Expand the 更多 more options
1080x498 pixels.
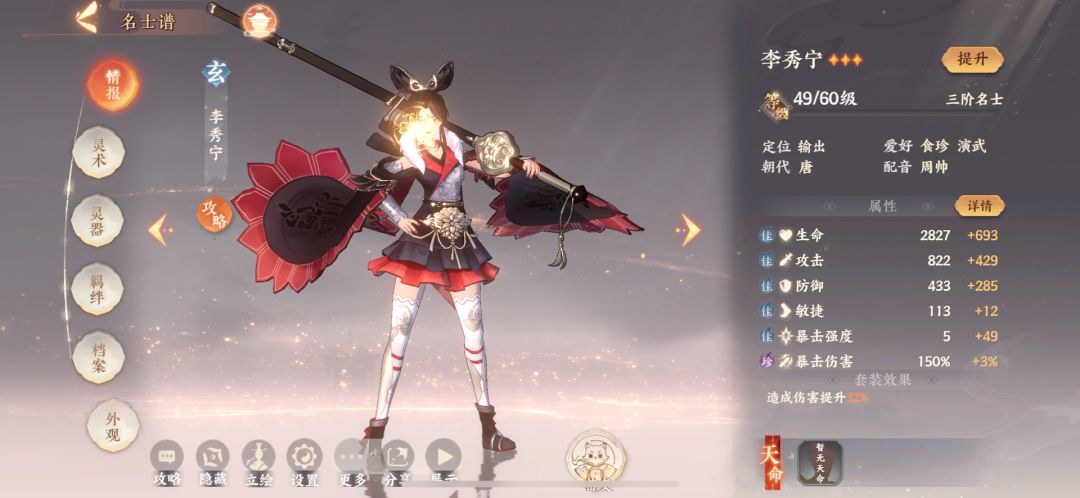(x=352, y=459)
